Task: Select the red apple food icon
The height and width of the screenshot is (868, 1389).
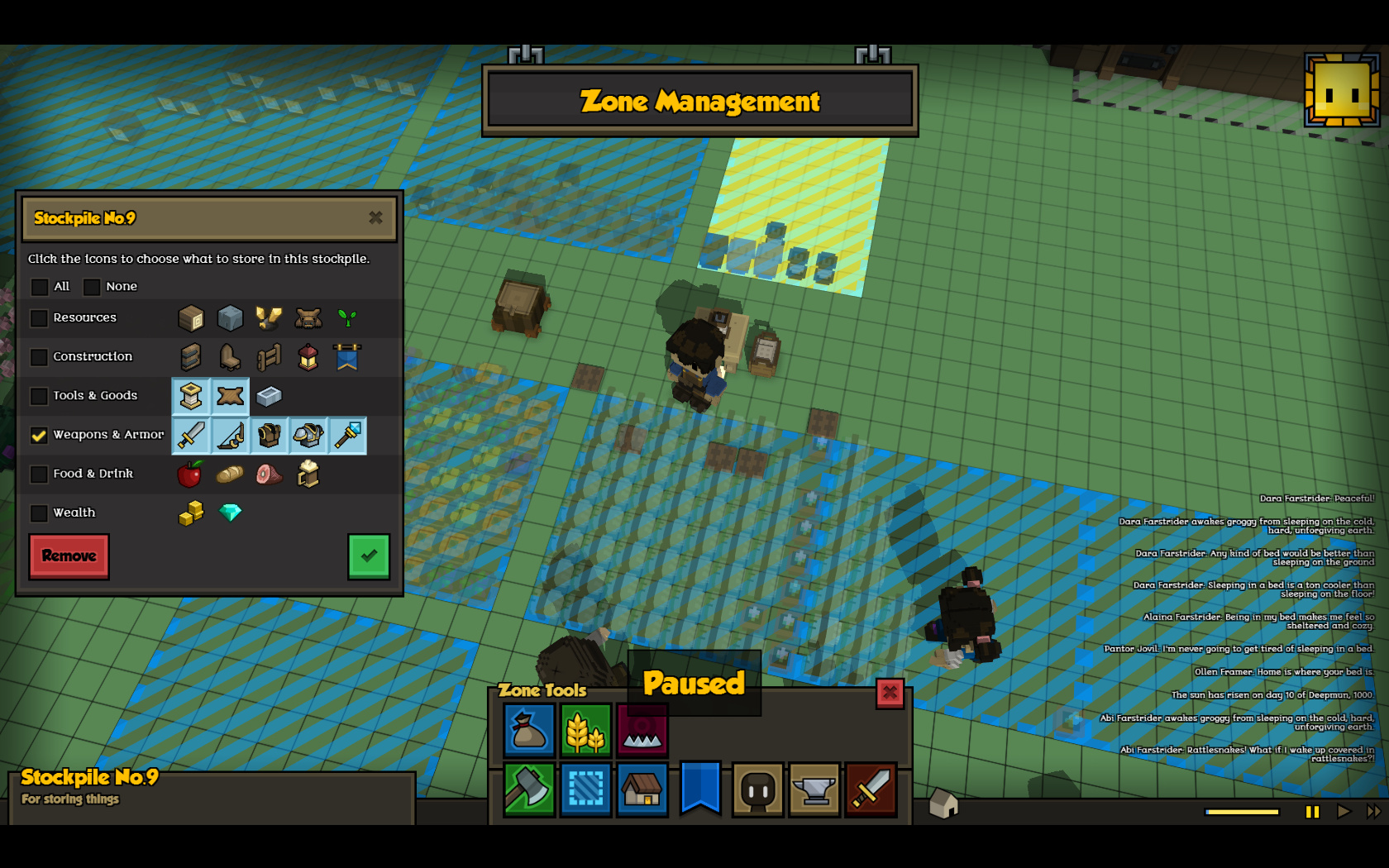Action: [x=190, y=474]
